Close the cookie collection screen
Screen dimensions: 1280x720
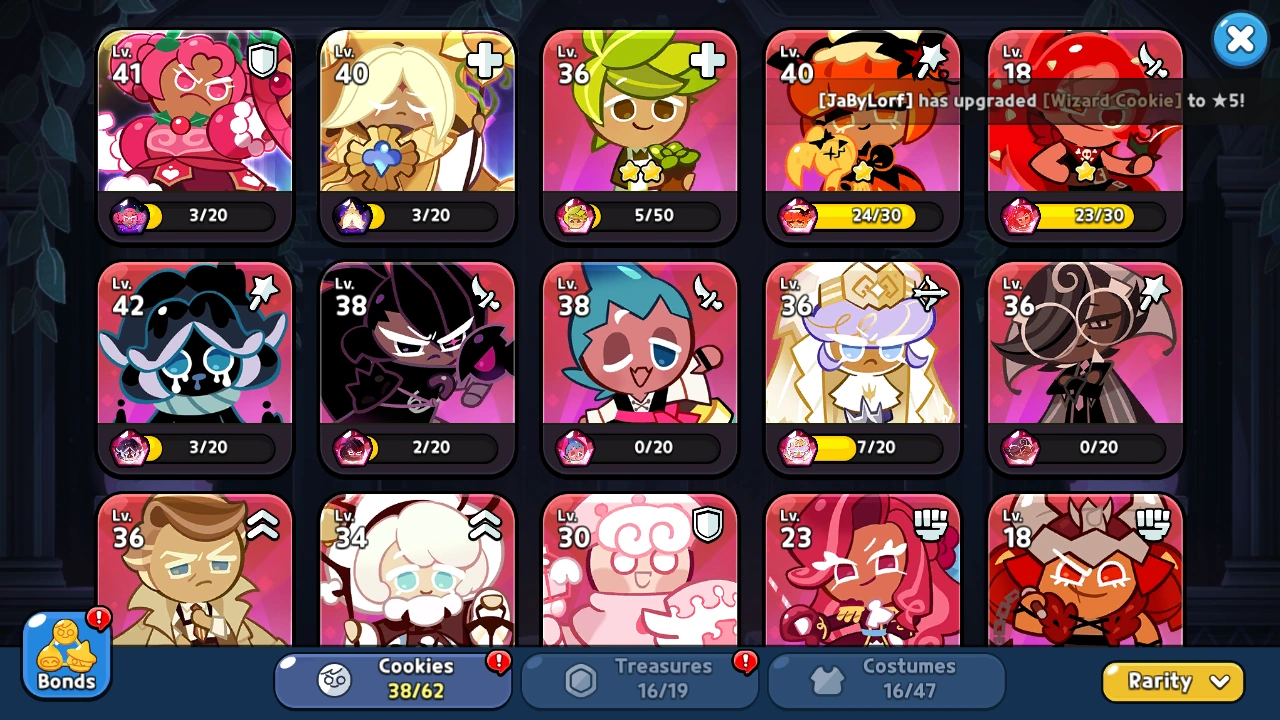point(1240,39)
